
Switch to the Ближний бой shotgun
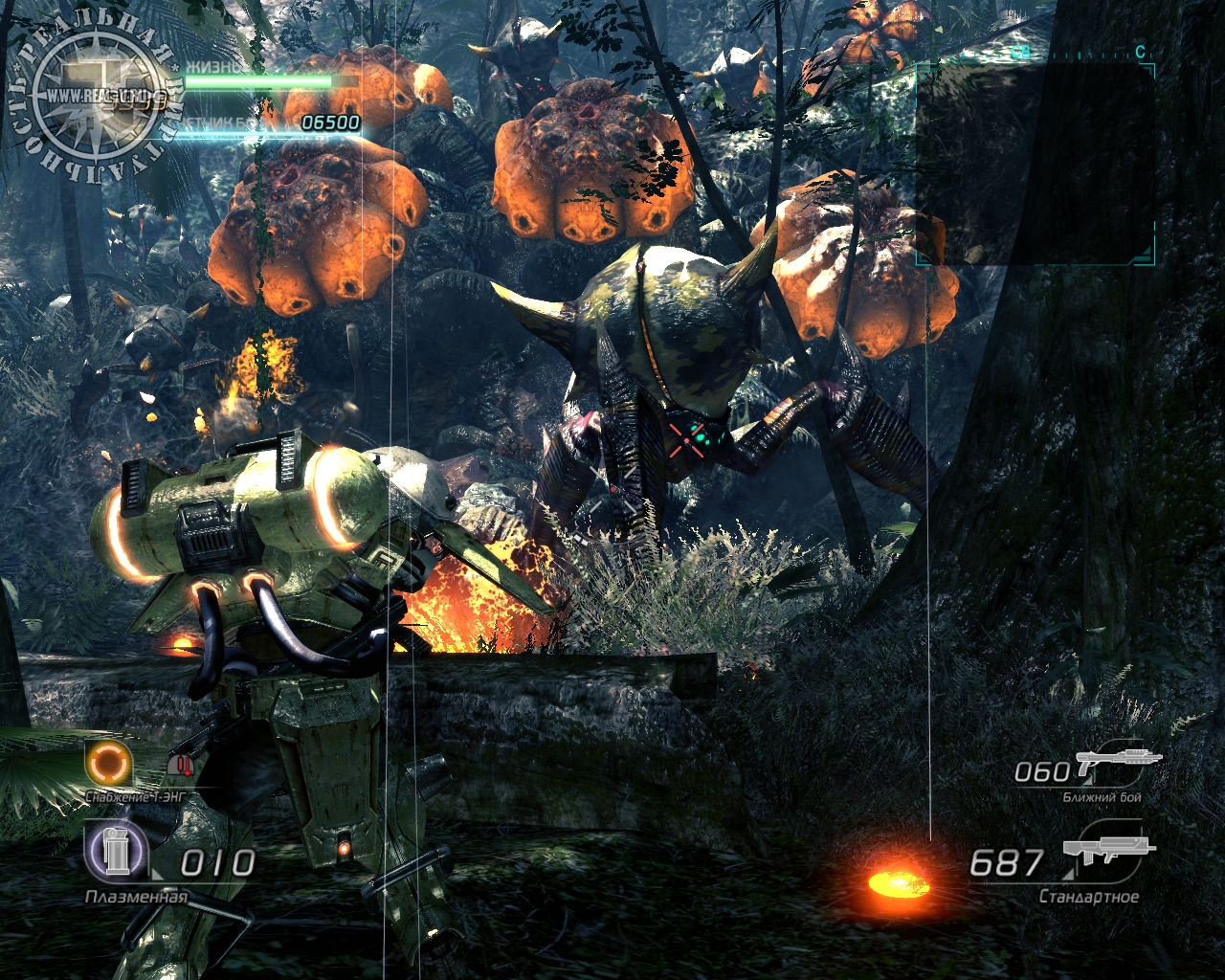click(x=1118, y=763)
